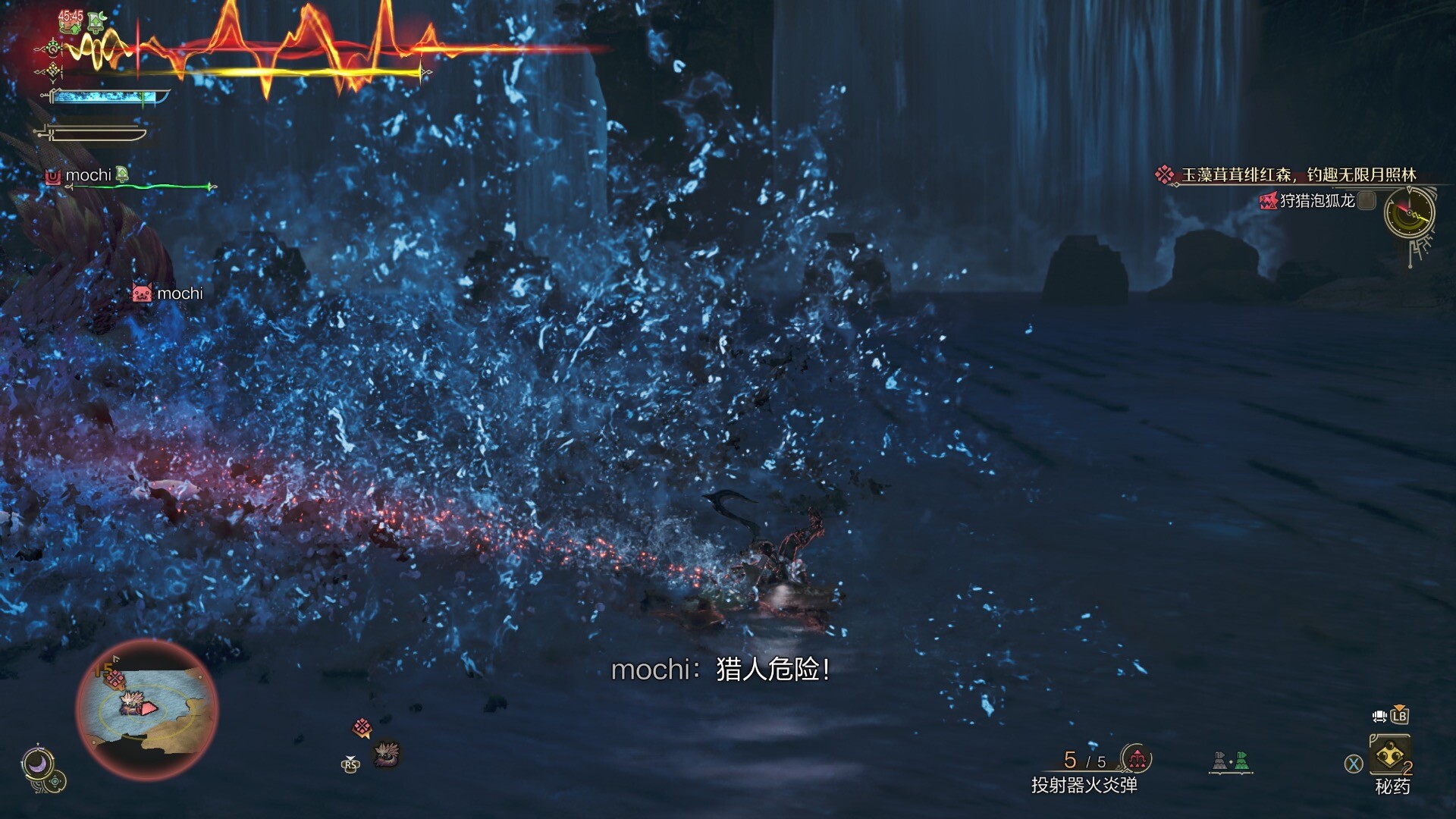The image size is (1456, 819).
Task: Select the 秘药 item slot
Action: pyautogui.click(x=1389, y=755)
